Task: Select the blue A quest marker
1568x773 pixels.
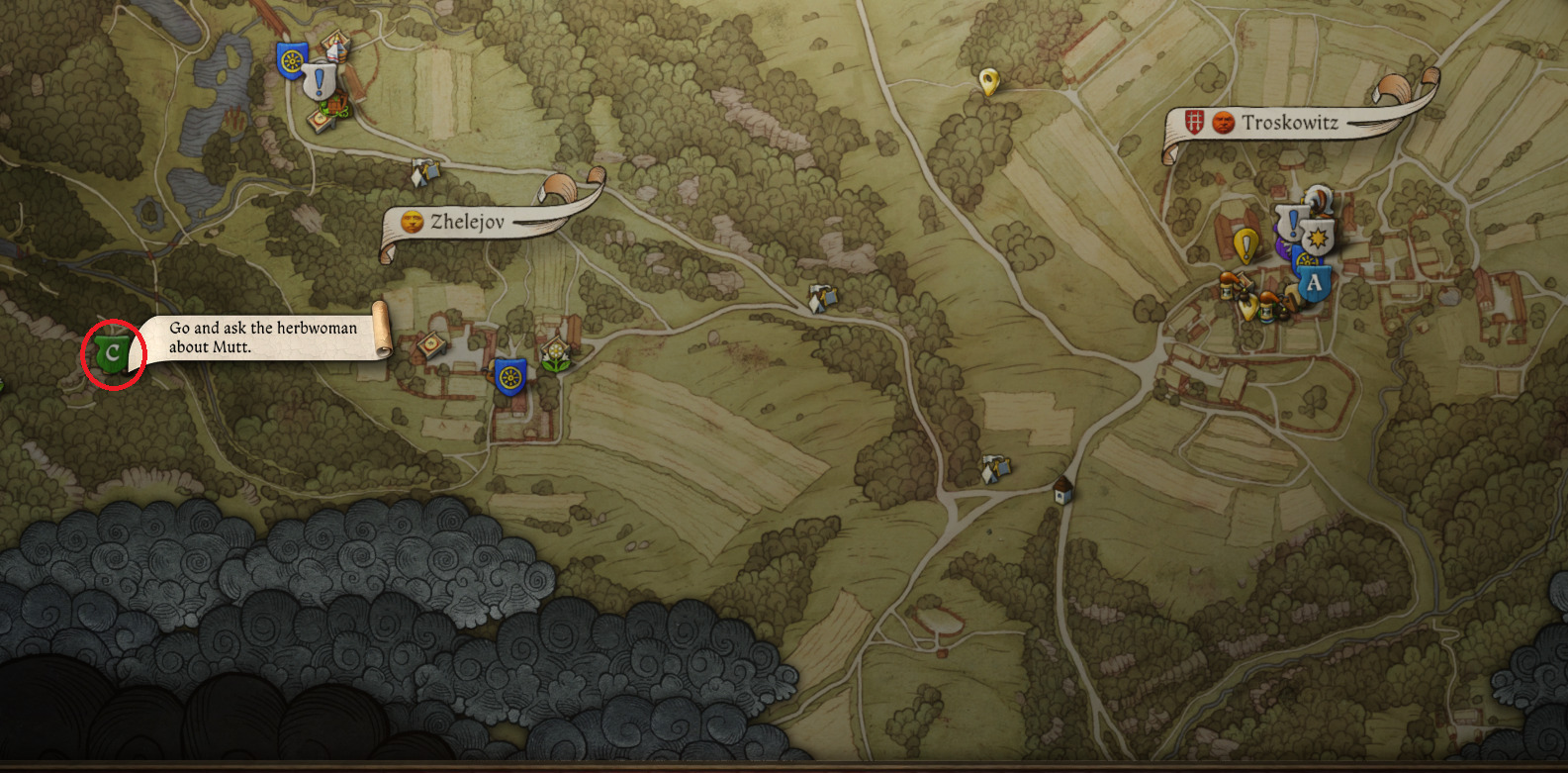Action: [x=1314, y=283]
